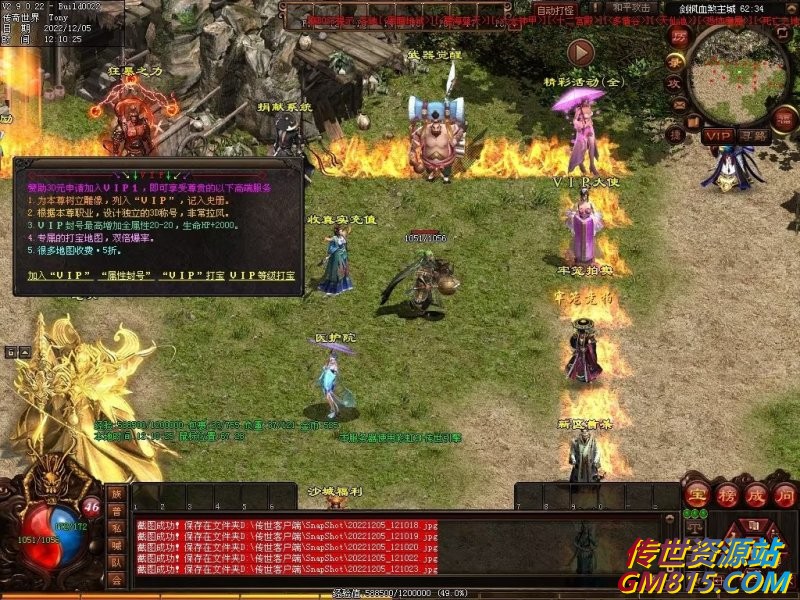The image size is (800, 600).
Task: Switch to the 族 chat channel tab
Action: (x=117, y=494)
